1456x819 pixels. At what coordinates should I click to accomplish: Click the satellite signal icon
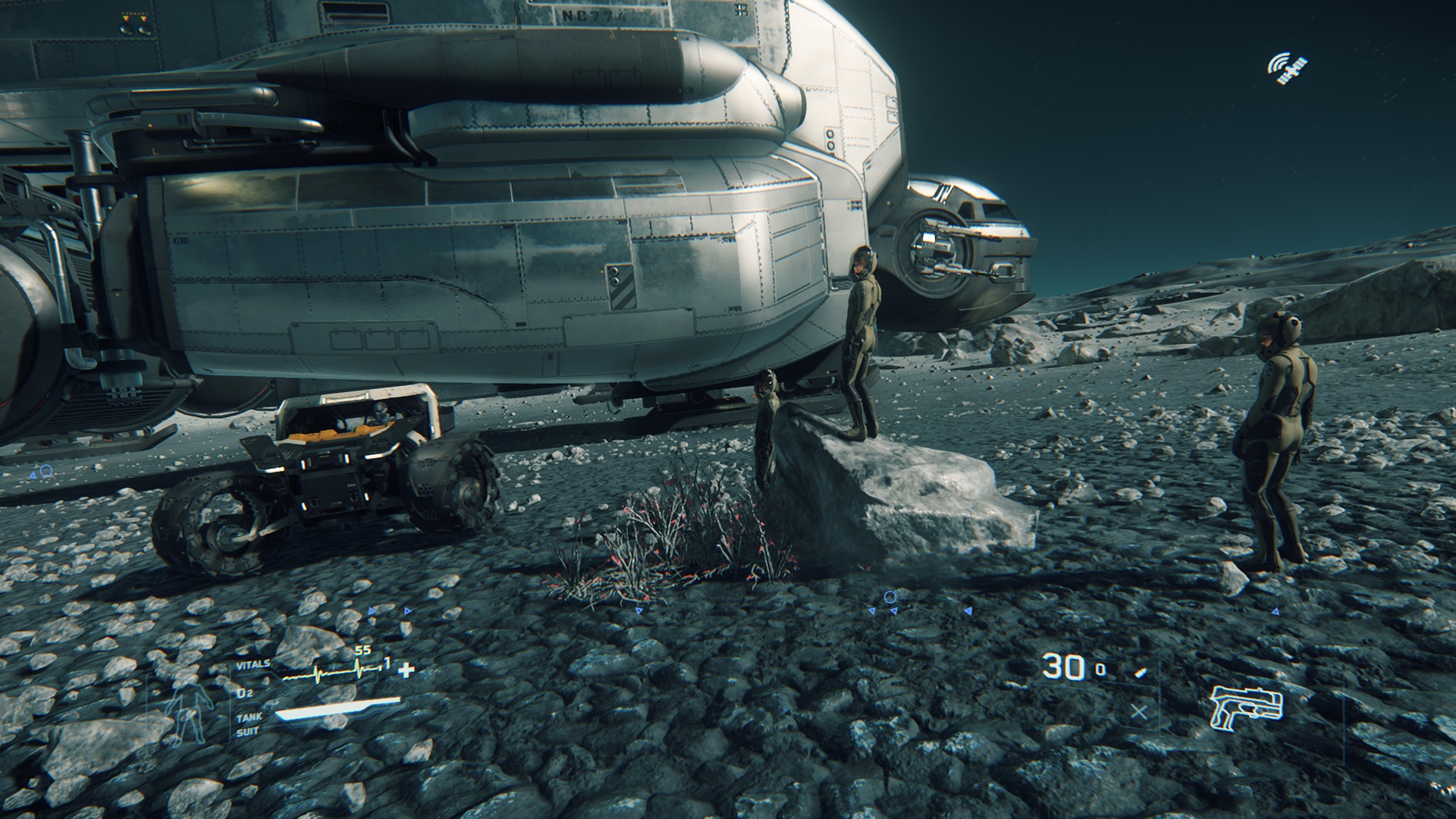[x=1288, y=68]
